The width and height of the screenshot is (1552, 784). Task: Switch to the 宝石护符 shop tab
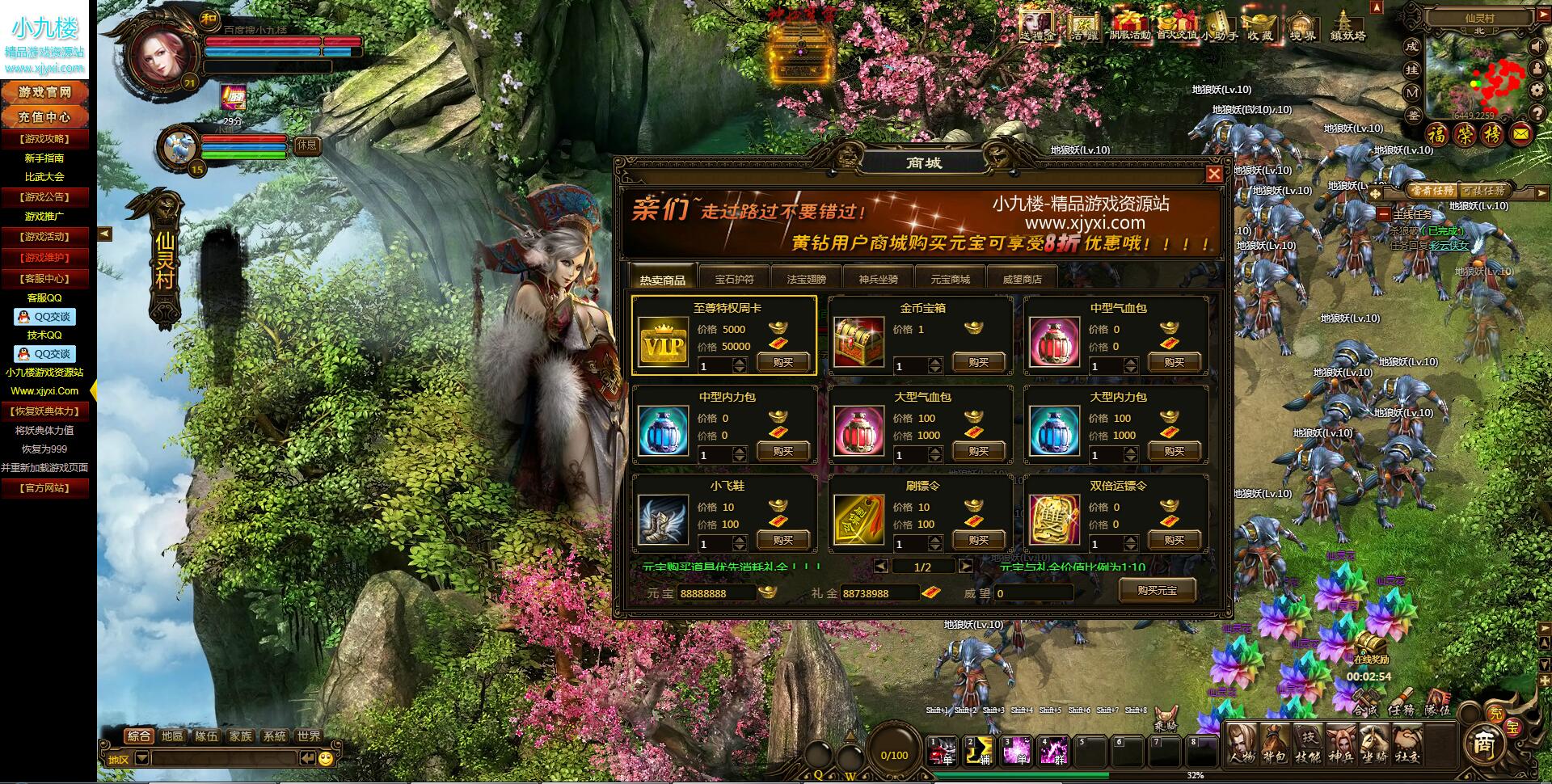[x=735, y=278]
